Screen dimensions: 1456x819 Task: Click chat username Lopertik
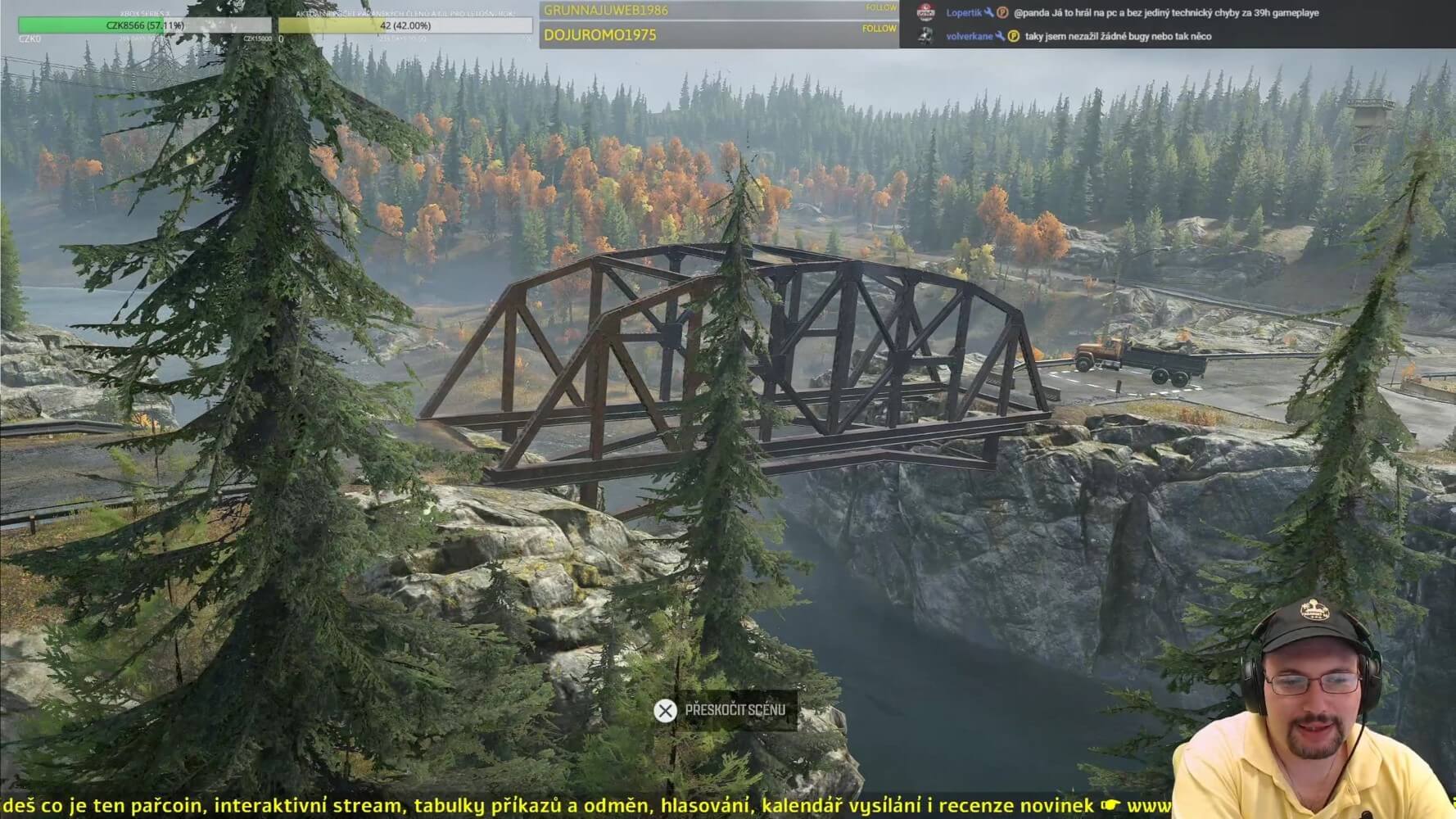963,13
